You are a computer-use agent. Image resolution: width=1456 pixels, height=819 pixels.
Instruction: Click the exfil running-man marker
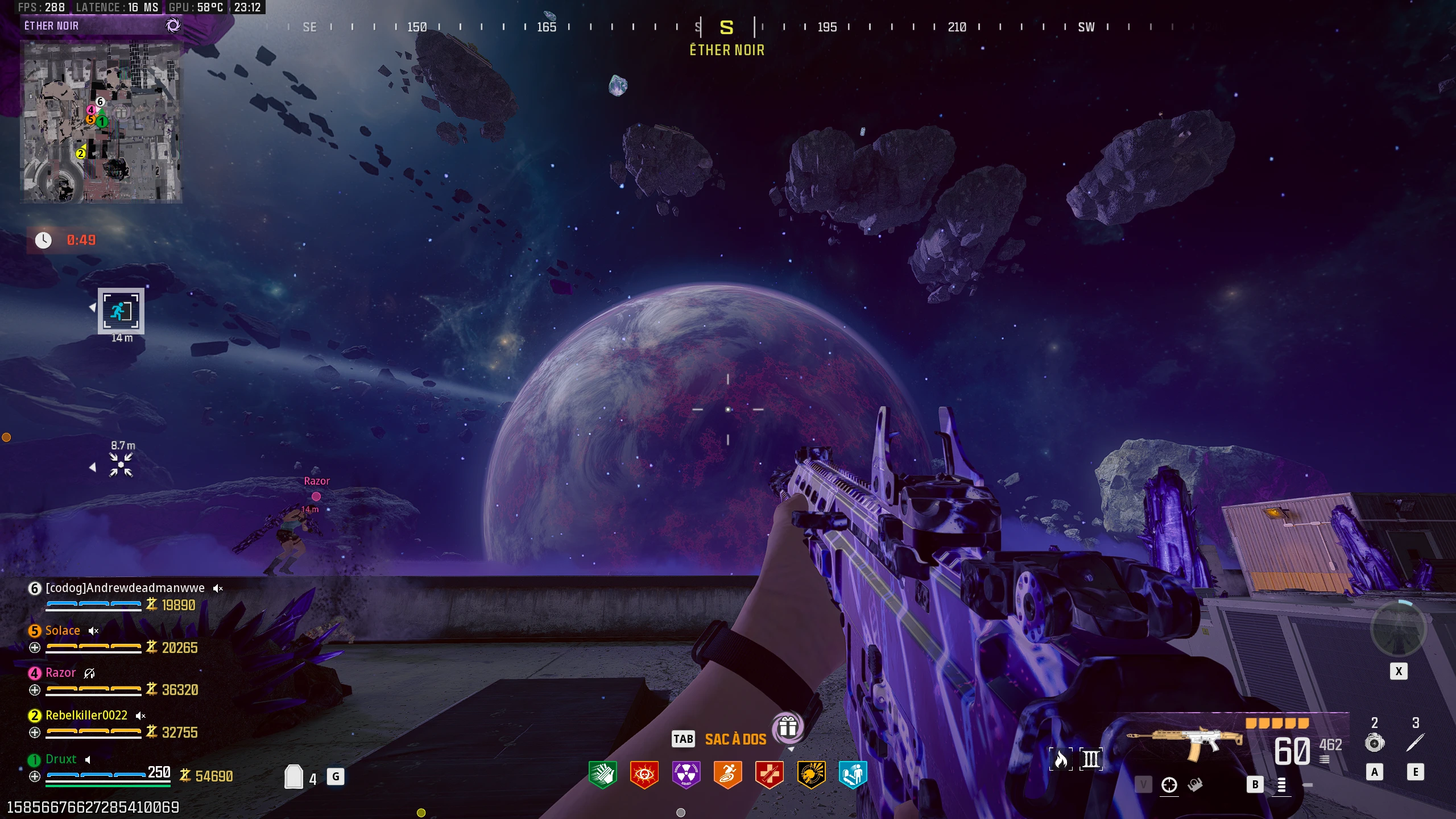pos(121,311)
